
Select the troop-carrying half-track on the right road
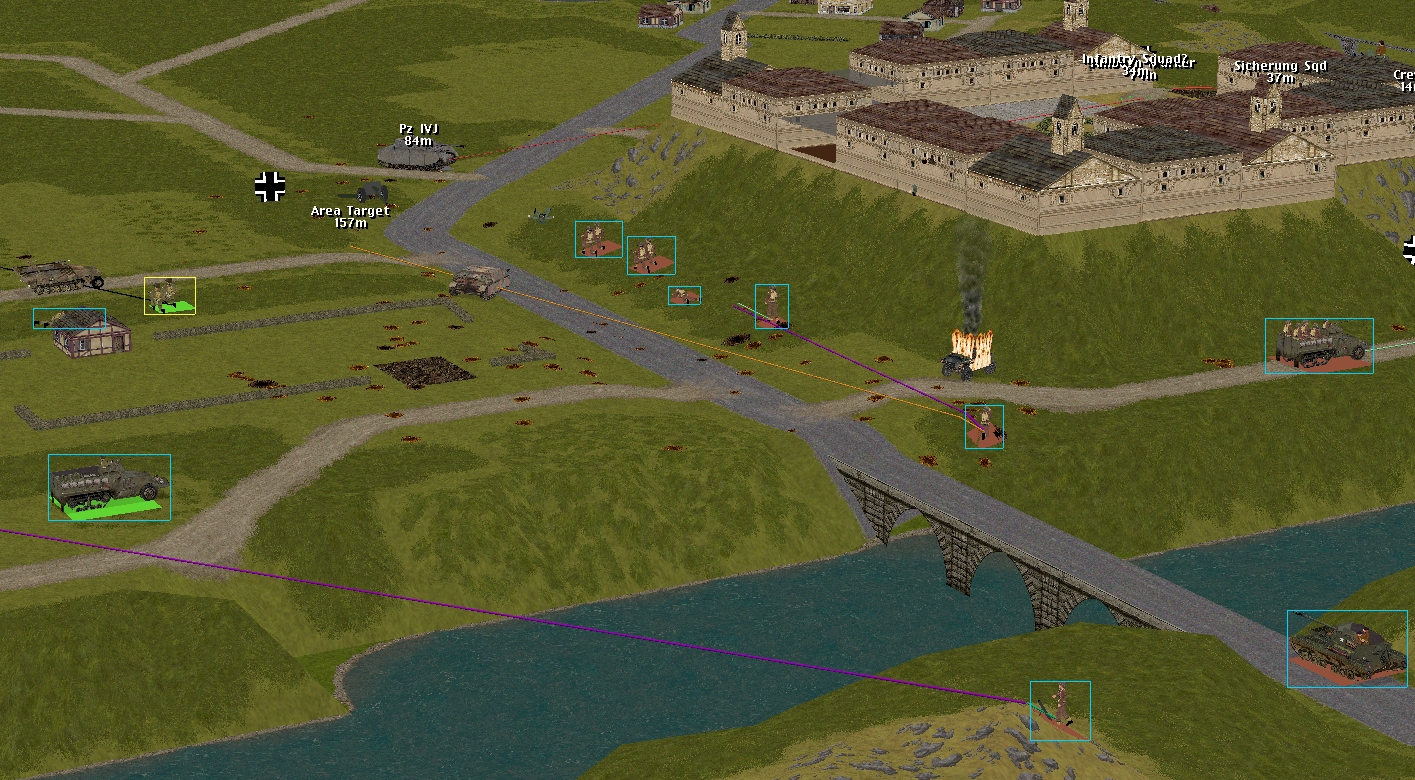1318,346
